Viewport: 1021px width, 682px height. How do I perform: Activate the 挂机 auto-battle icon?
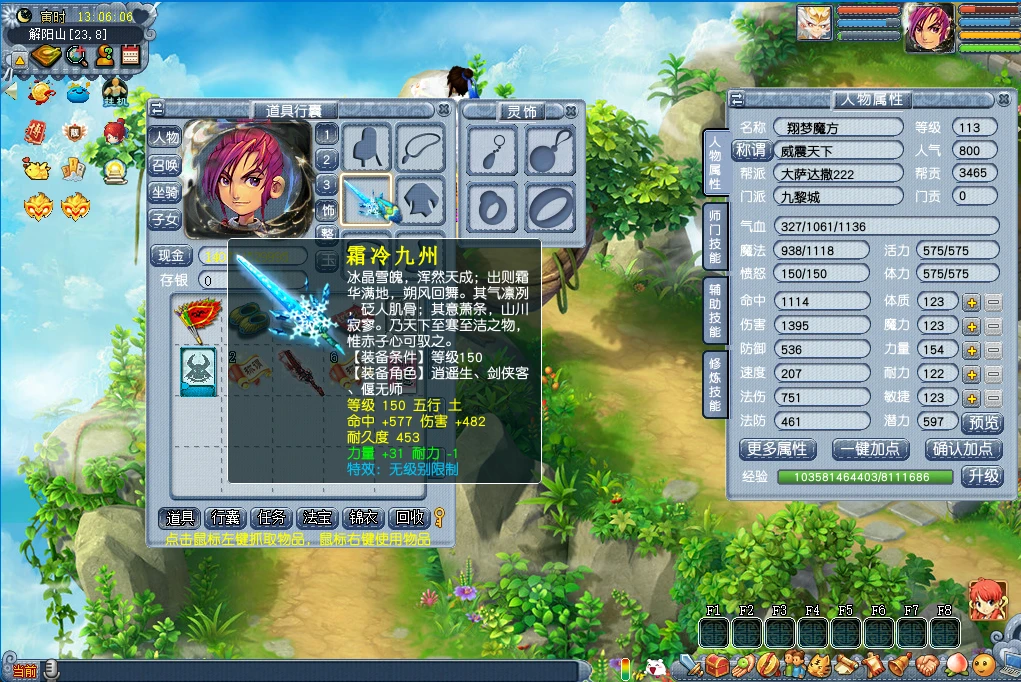[x=115, y=92]
